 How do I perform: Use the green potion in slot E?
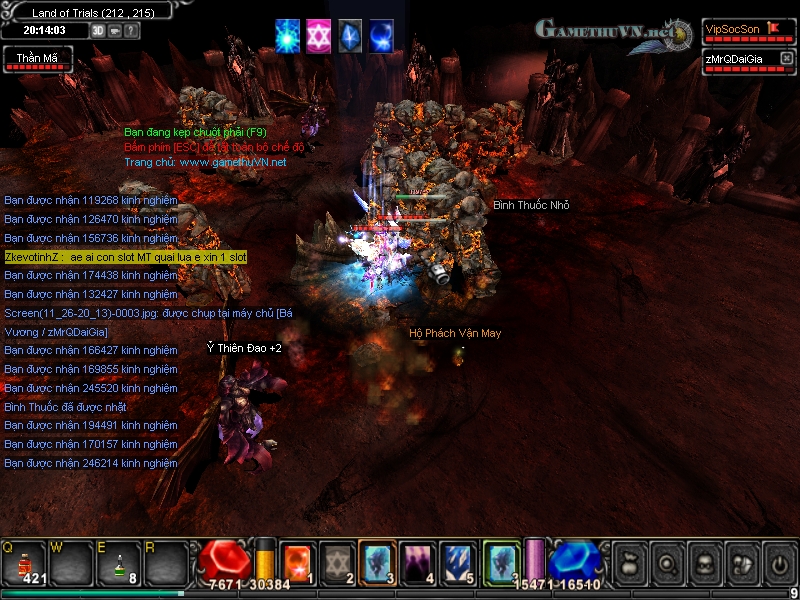coord(120,562)
